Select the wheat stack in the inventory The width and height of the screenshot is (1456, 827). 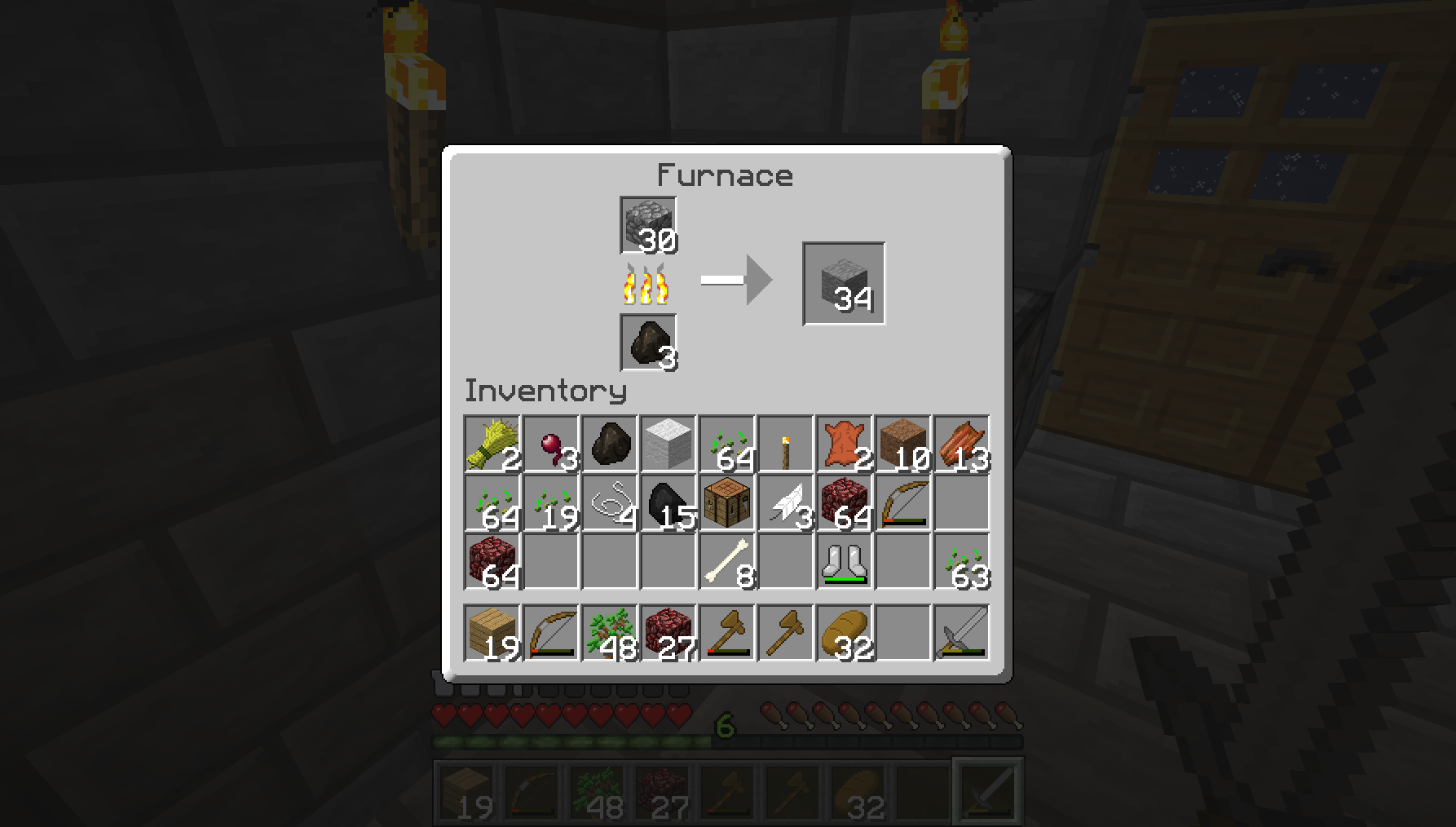tap(492, 444)
